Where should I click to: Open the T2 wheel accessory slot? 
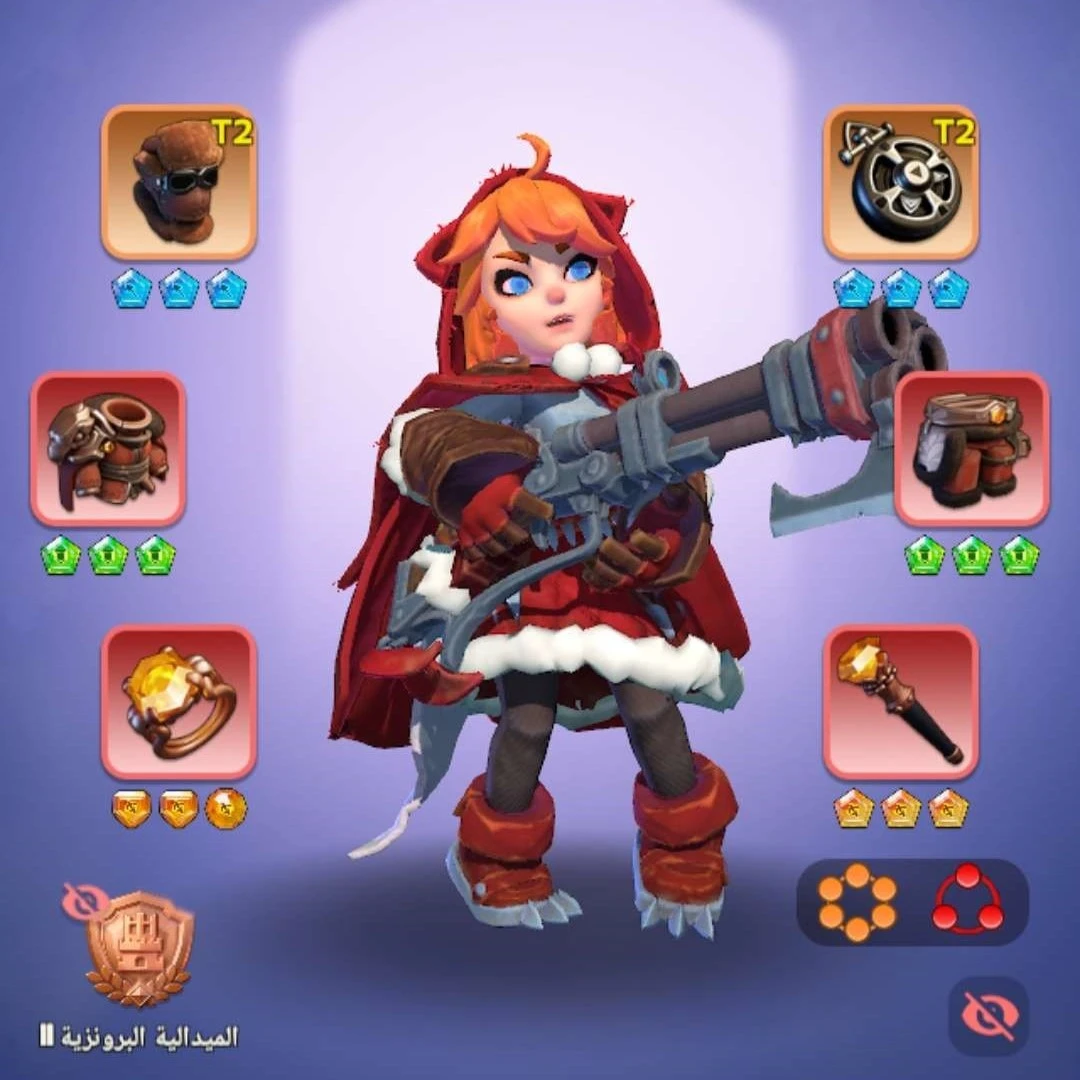(x=901, y=182)
